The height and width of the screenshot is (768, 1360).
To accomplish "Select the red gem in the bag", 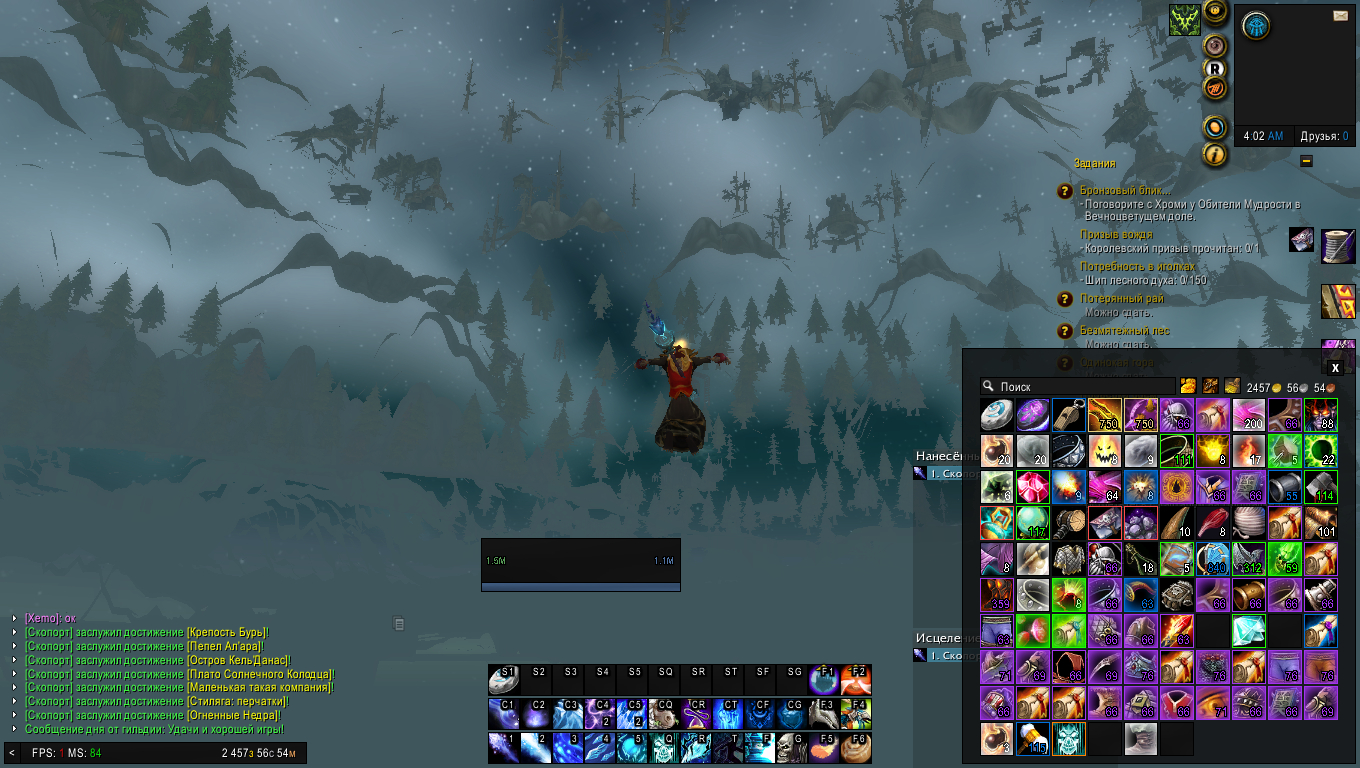I will [x=1032, y=487].
